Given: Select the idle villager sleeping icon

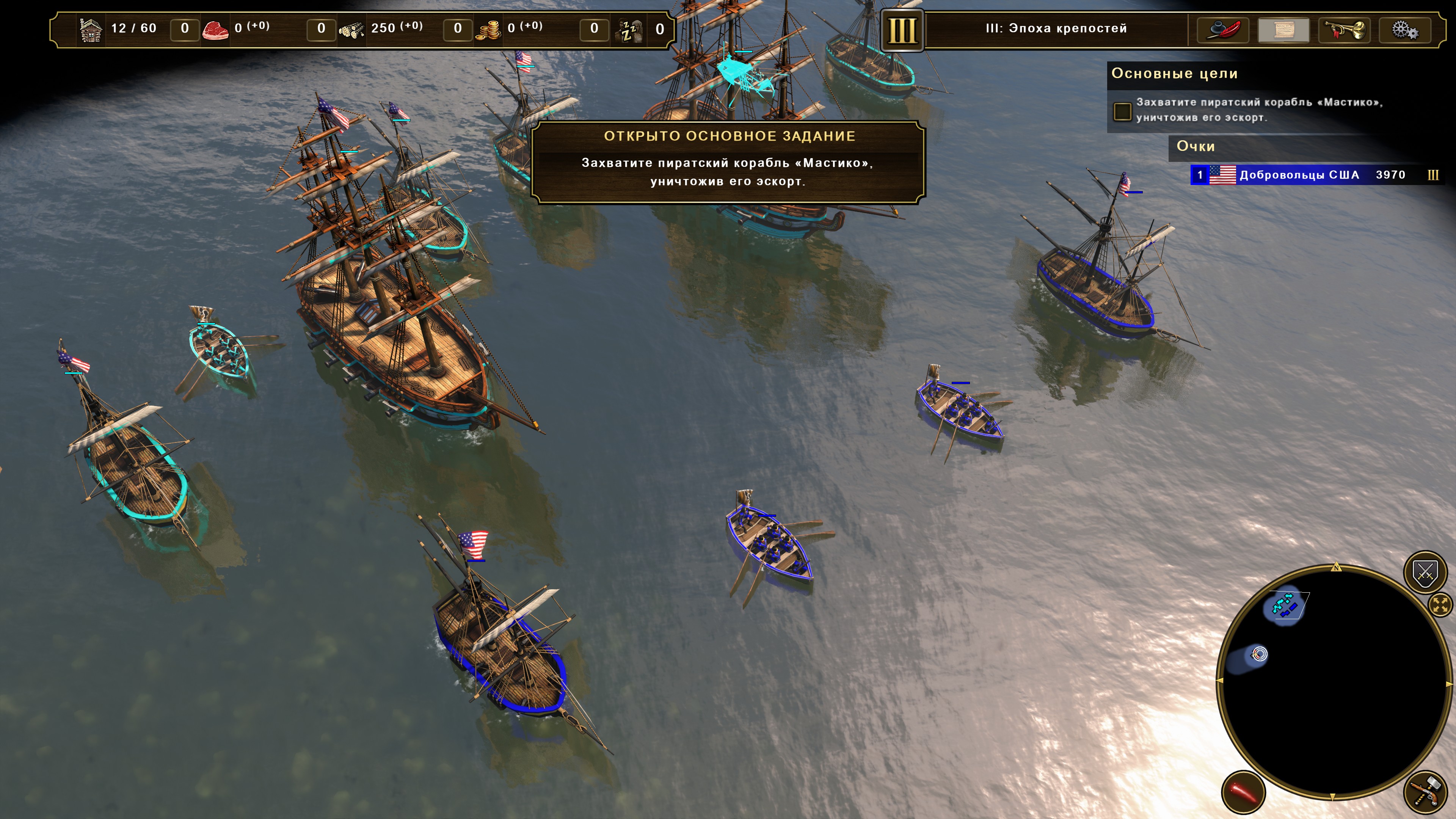Looking at the screenshot, I should (x=630, y=30).
